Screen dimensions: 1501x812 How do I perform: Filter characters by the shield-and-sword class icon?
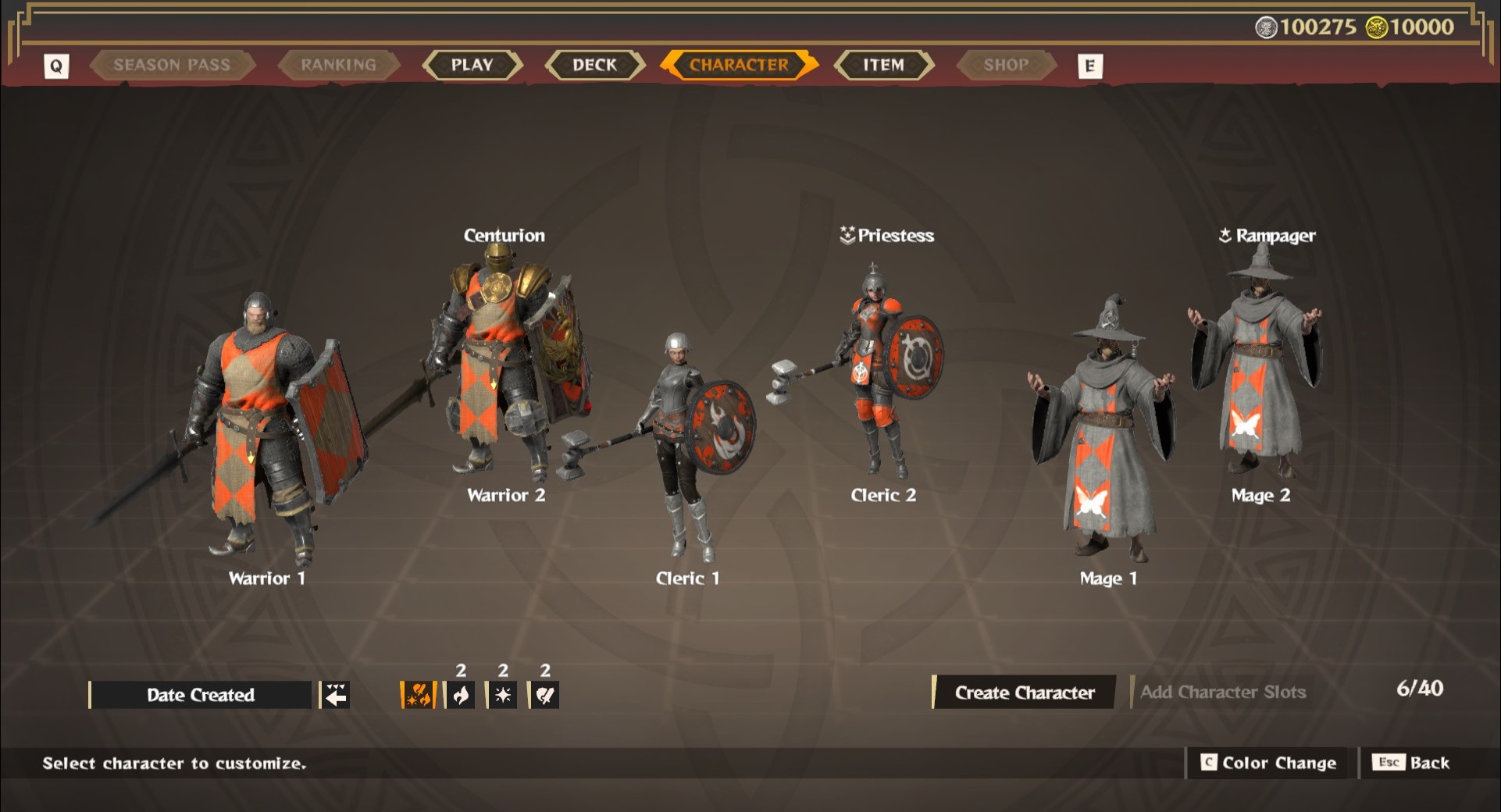pyautogui.click(x=545, y=695)
